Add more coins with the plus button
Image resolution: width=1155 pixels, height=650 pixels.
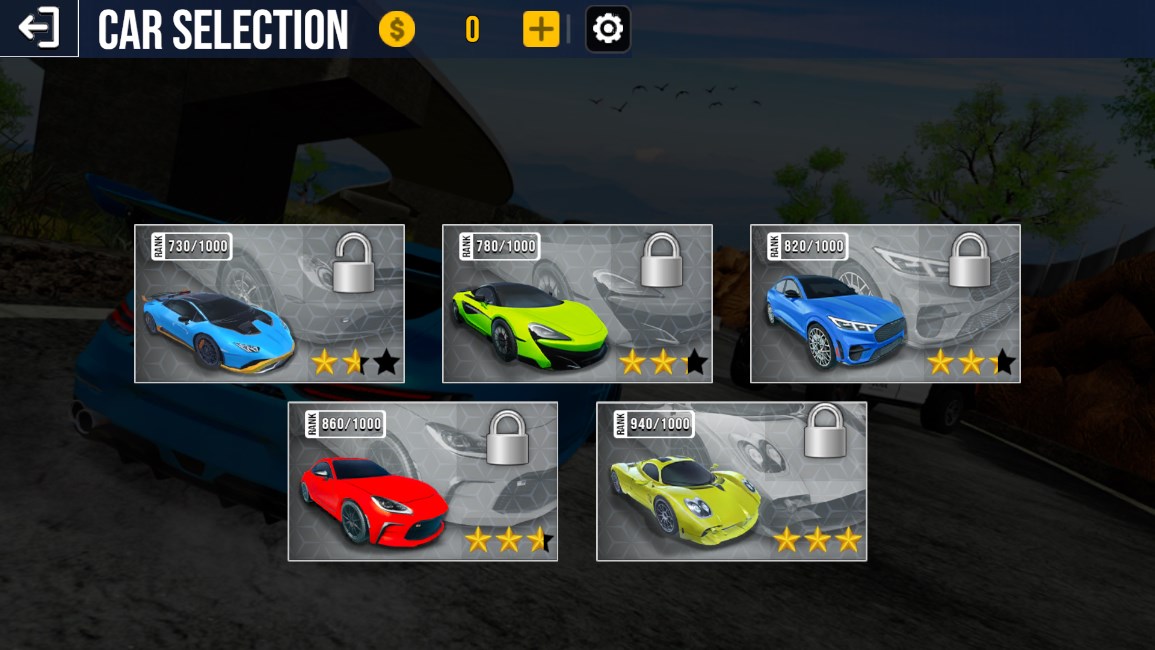[x=540, y=30]
